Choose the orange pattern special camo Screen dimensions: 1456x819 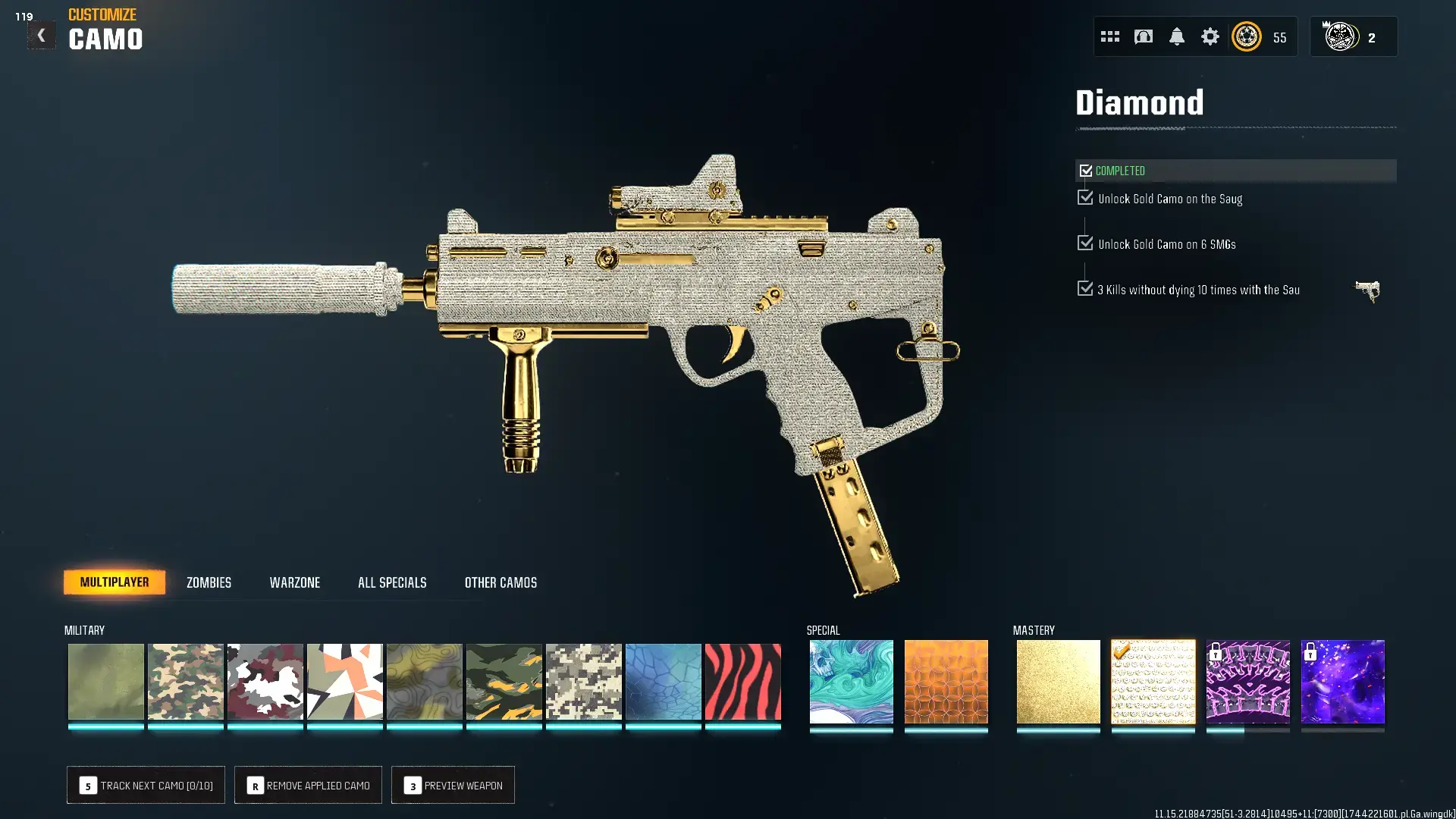(946, 682)
